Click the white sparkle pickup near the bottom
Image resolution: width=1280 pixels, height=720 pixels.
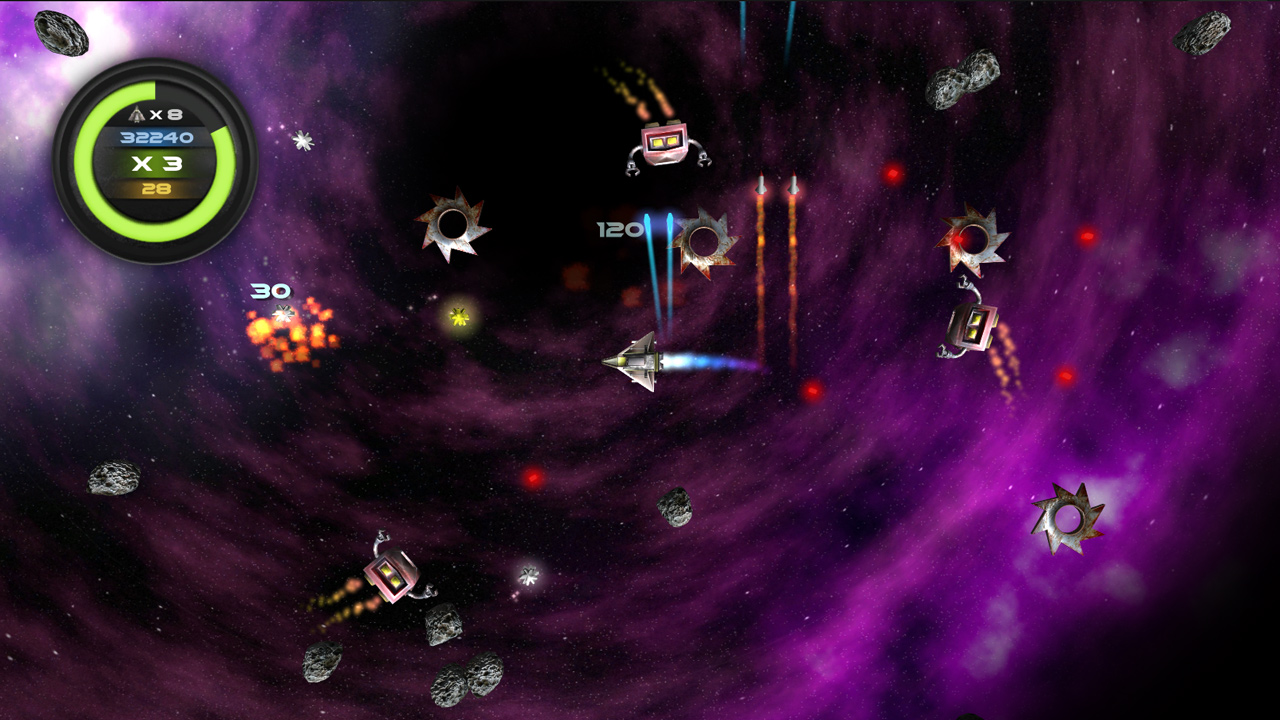[529, 575]
